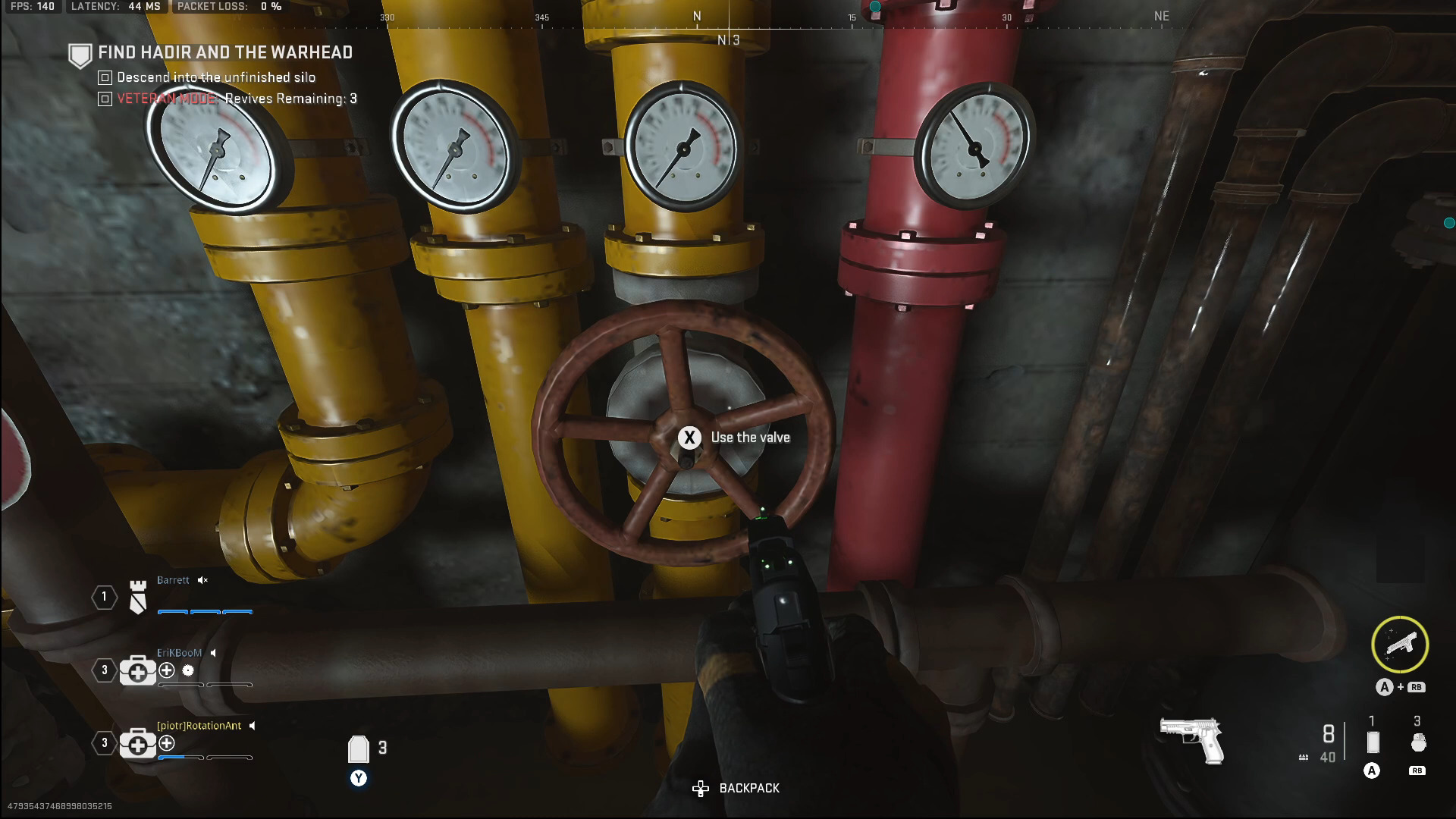Click the armor plate icon

pos(358,749)
